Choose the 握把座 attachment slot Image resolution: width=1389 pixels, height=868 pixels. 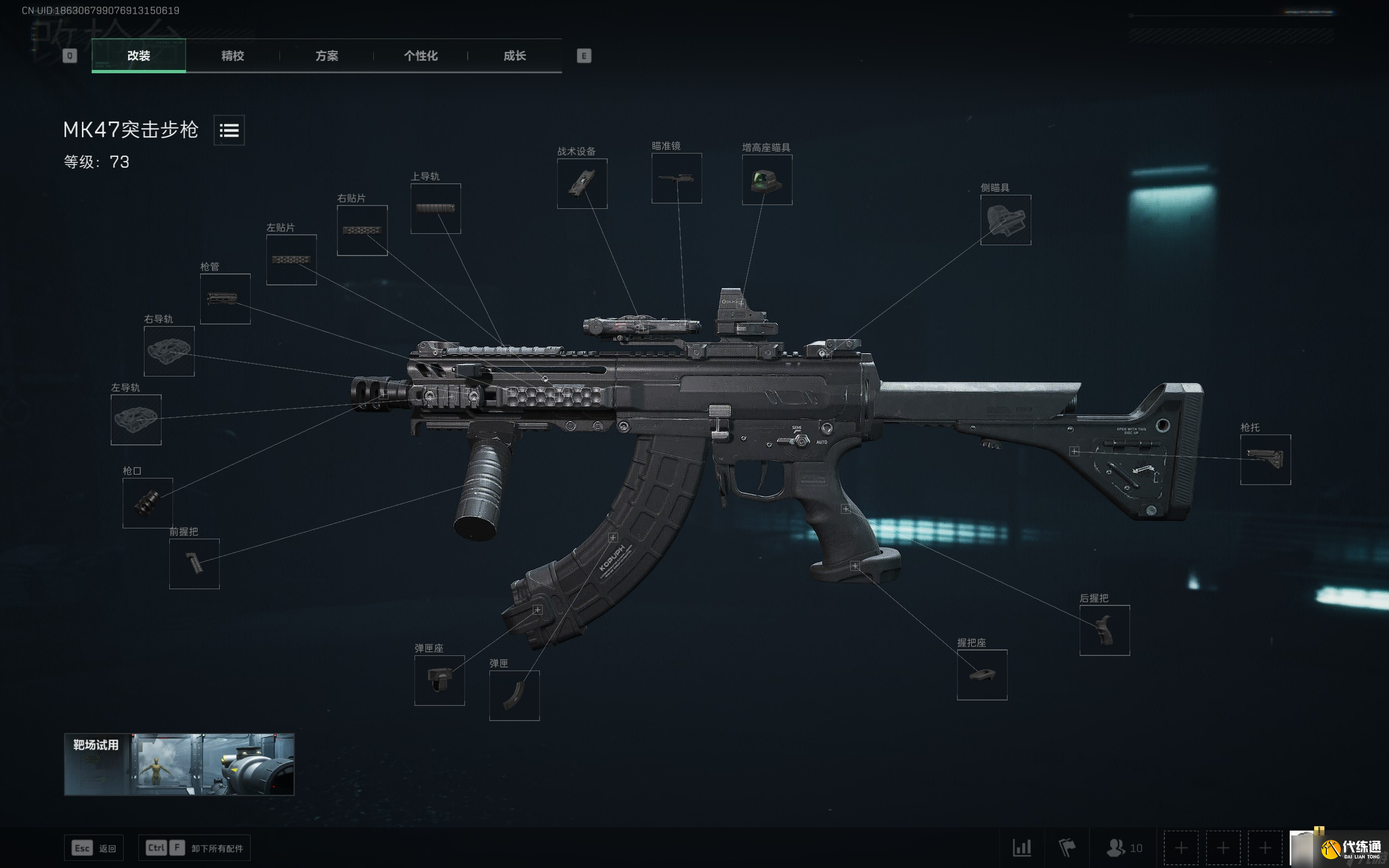point(982,674)
